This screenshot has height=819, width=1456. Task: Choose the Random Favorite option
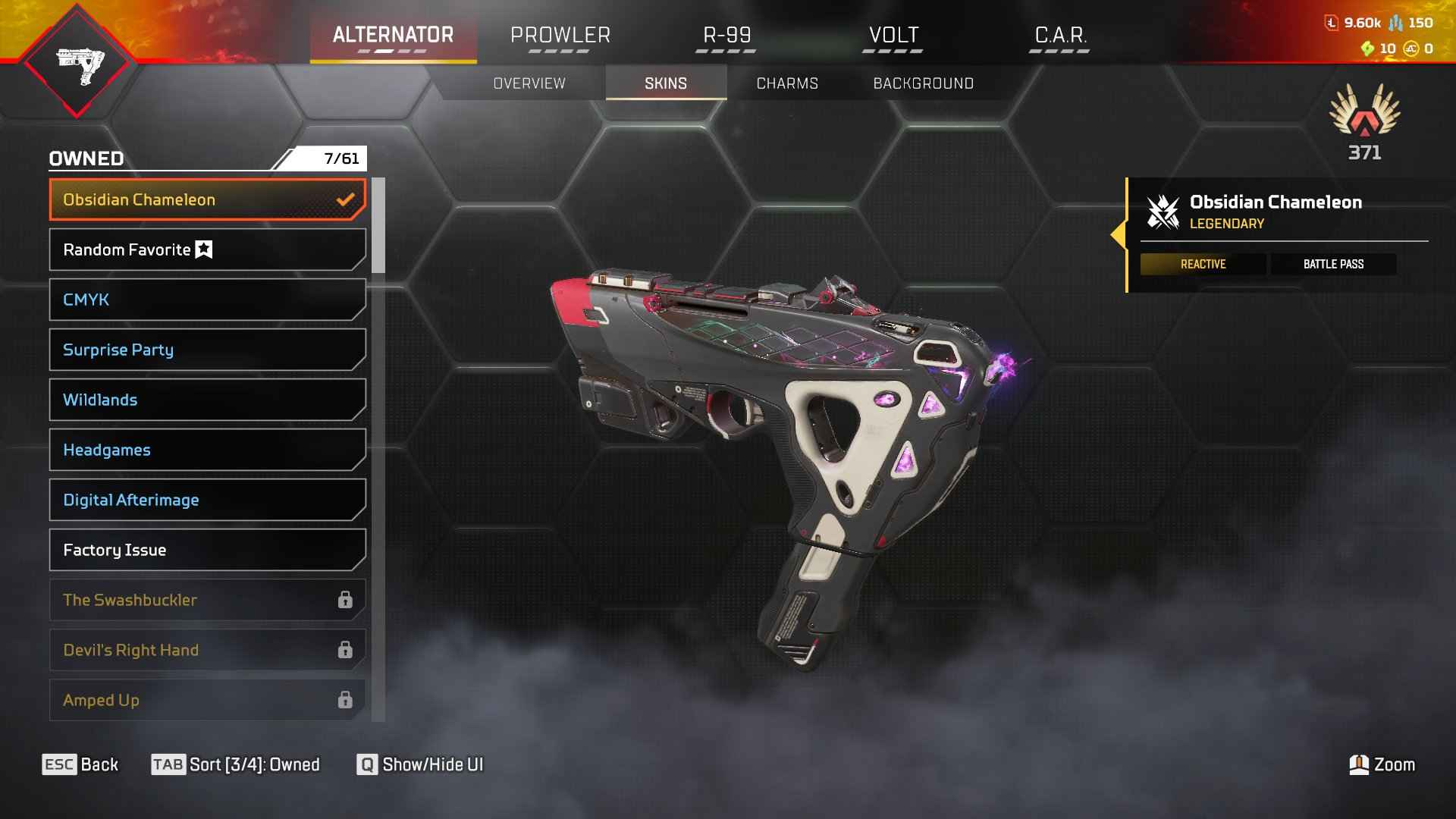207,249
